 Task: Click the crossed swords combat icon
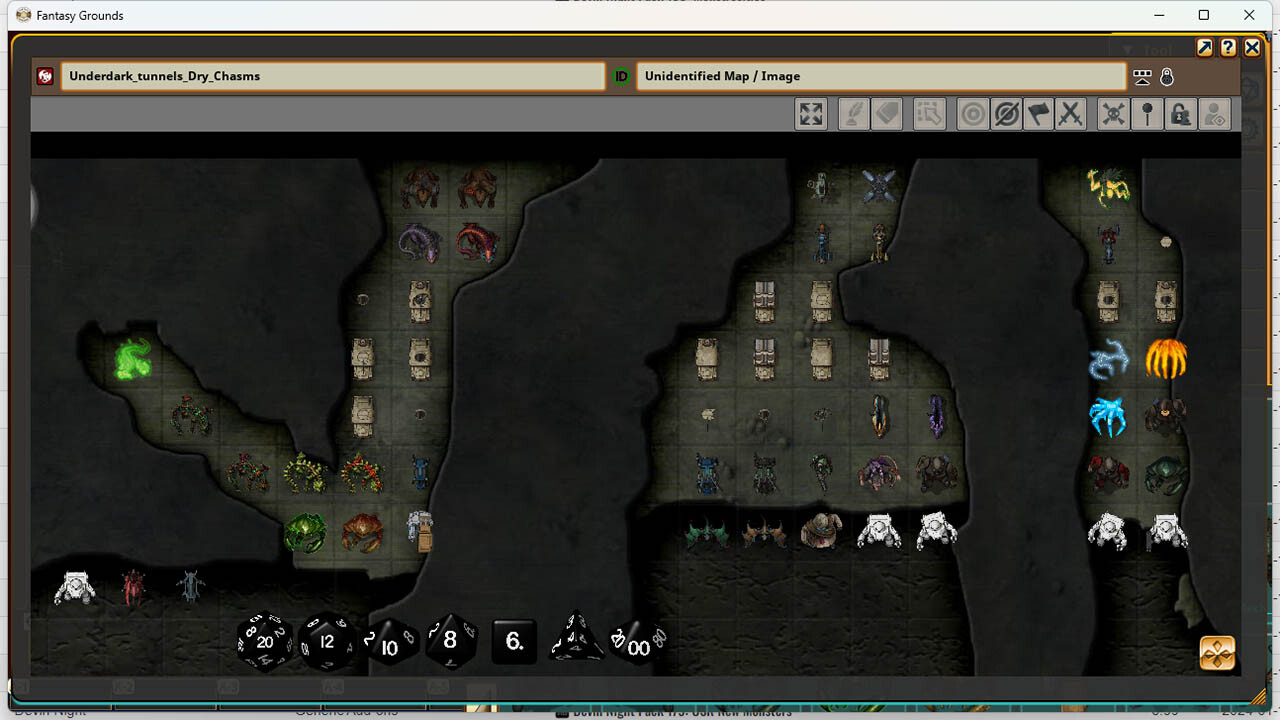(x=1071, y=113)
